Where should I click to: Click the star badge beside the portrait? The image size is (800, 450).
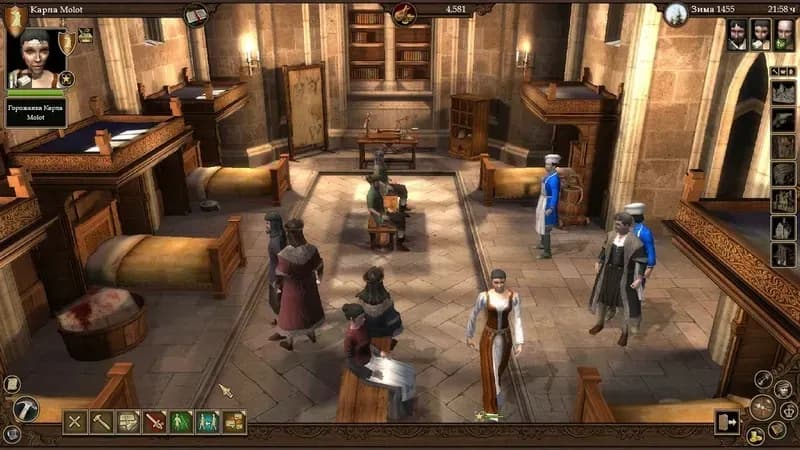click(66, 79)
